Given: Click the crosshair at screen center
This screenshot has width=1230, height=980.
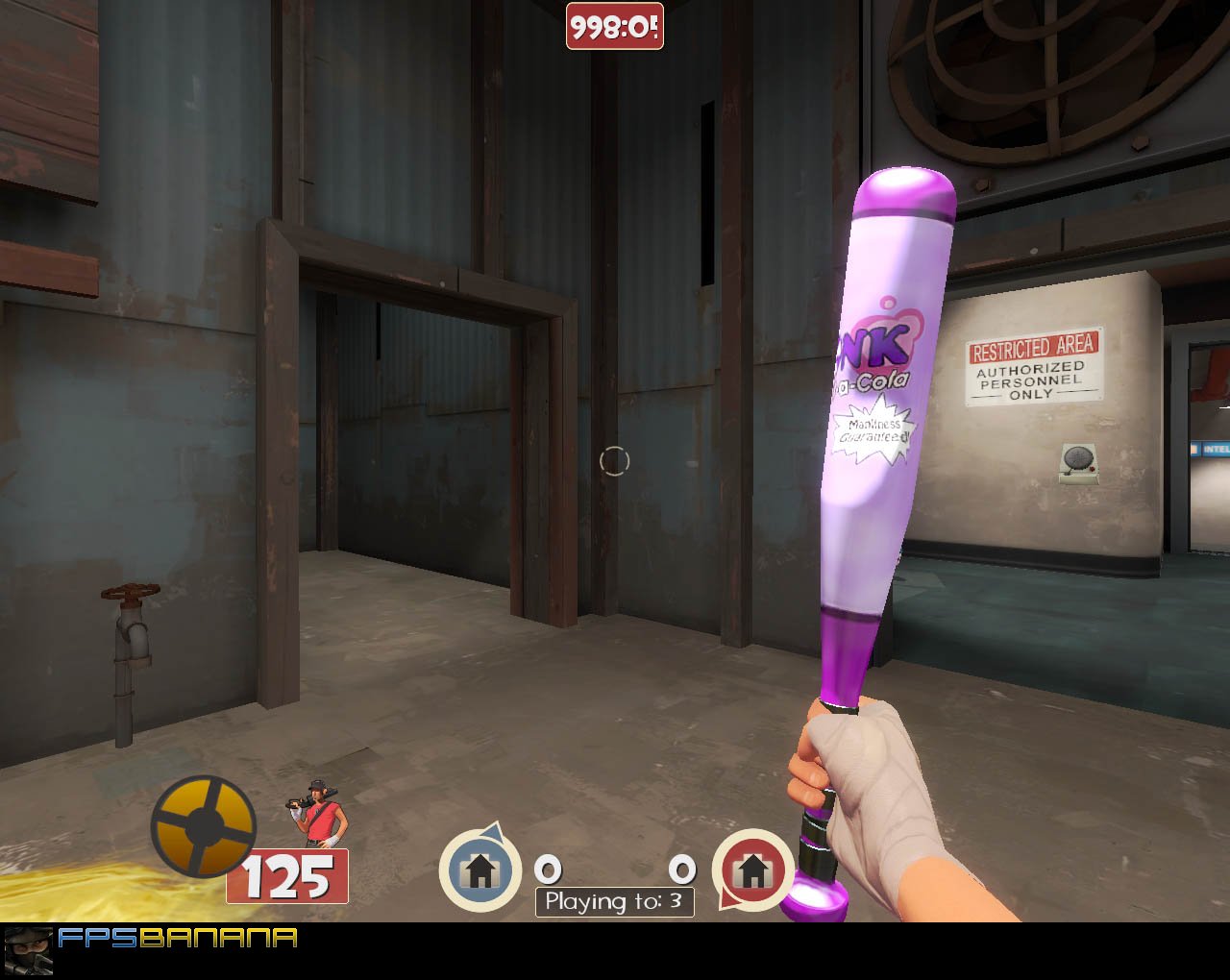Looking at the screenshot, I should (615, 461).
